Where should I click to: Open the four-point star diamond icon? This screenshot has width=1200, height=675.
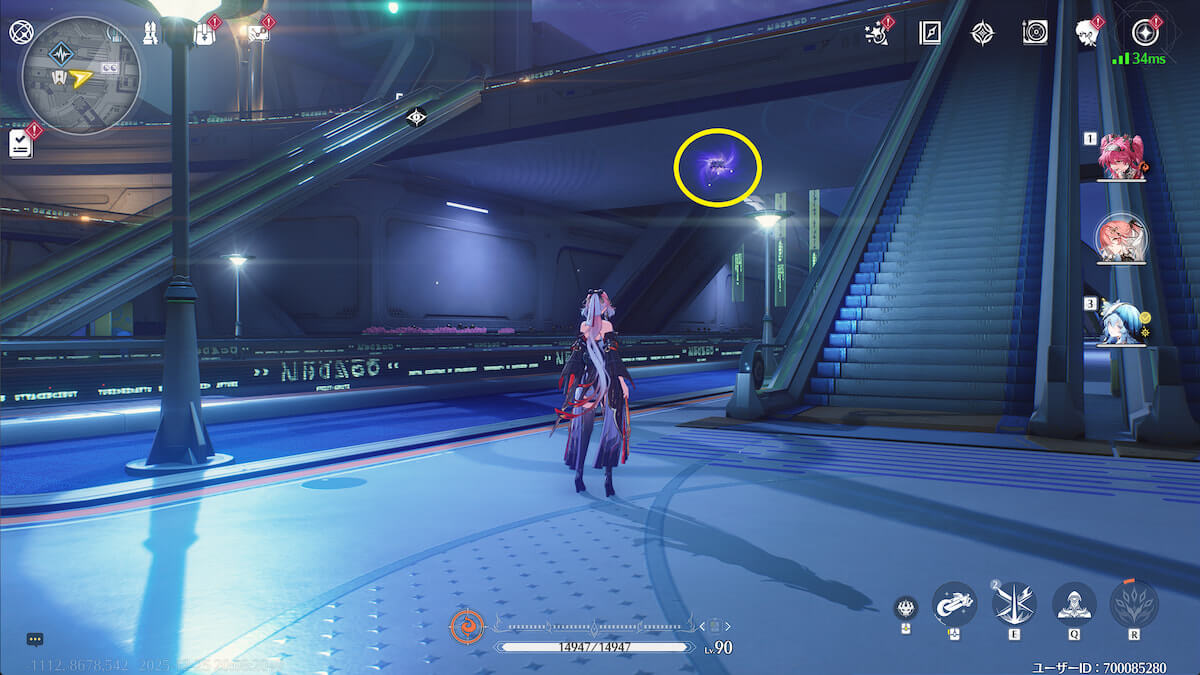(x=982, y=33)
